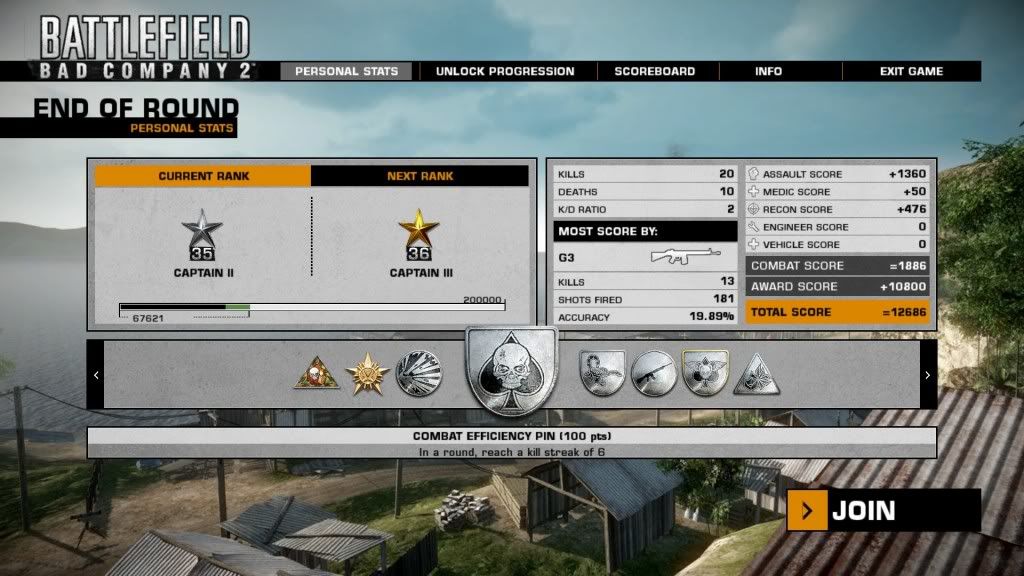Choose the gold star award

pyautogui.click(x=367, y=374)
